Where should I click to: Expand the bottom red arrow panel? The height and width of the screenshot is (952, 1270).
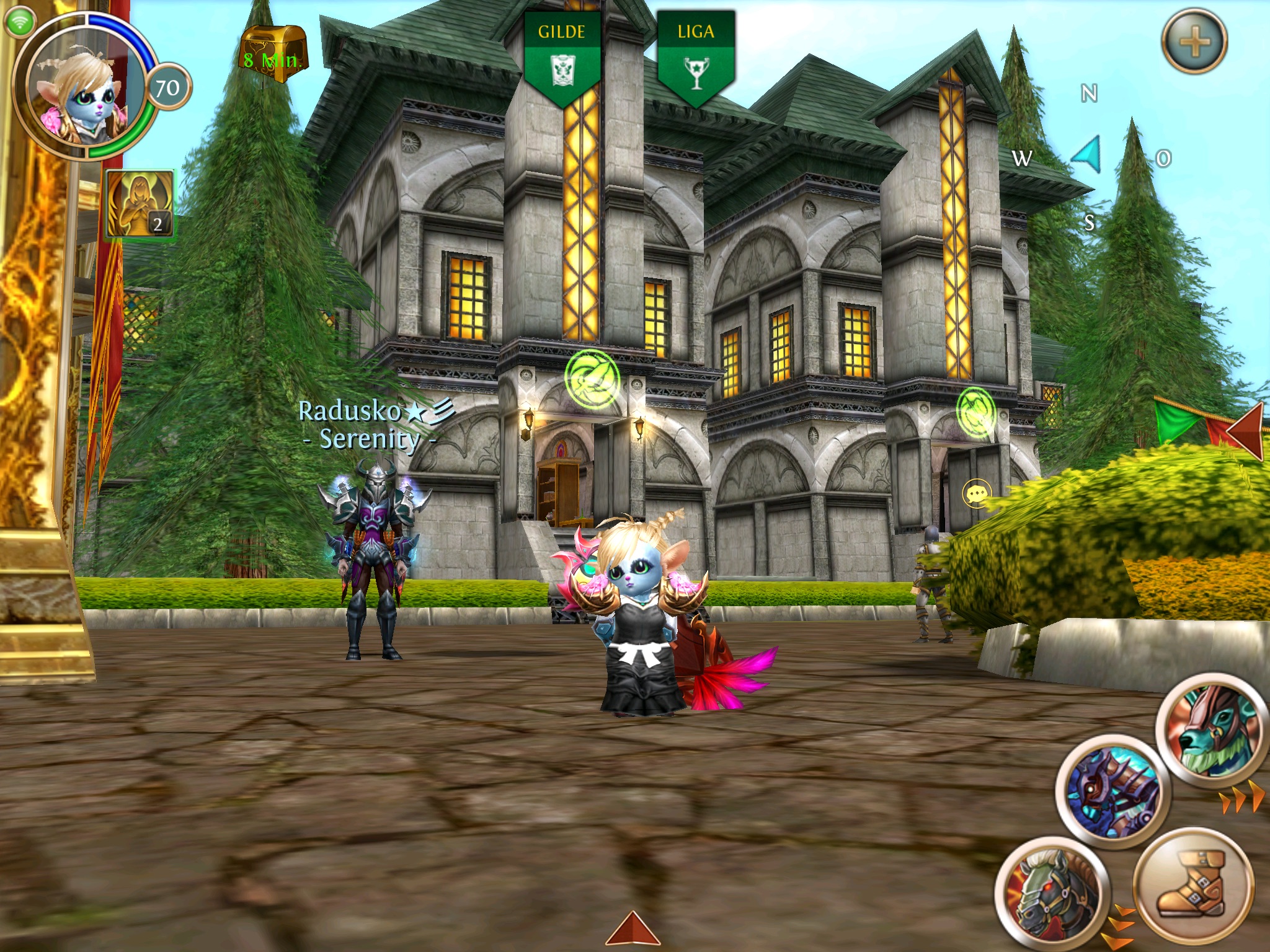click(x=633, y=930)
